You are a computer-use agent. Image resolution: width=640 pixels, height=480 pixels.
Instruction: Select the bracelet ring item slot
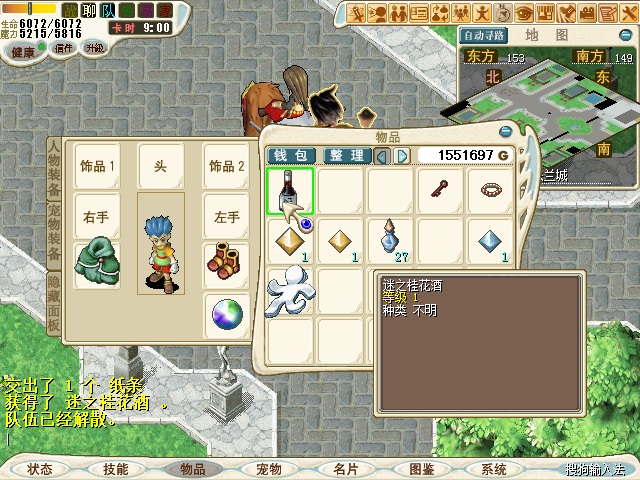click(x=490, y=189)
